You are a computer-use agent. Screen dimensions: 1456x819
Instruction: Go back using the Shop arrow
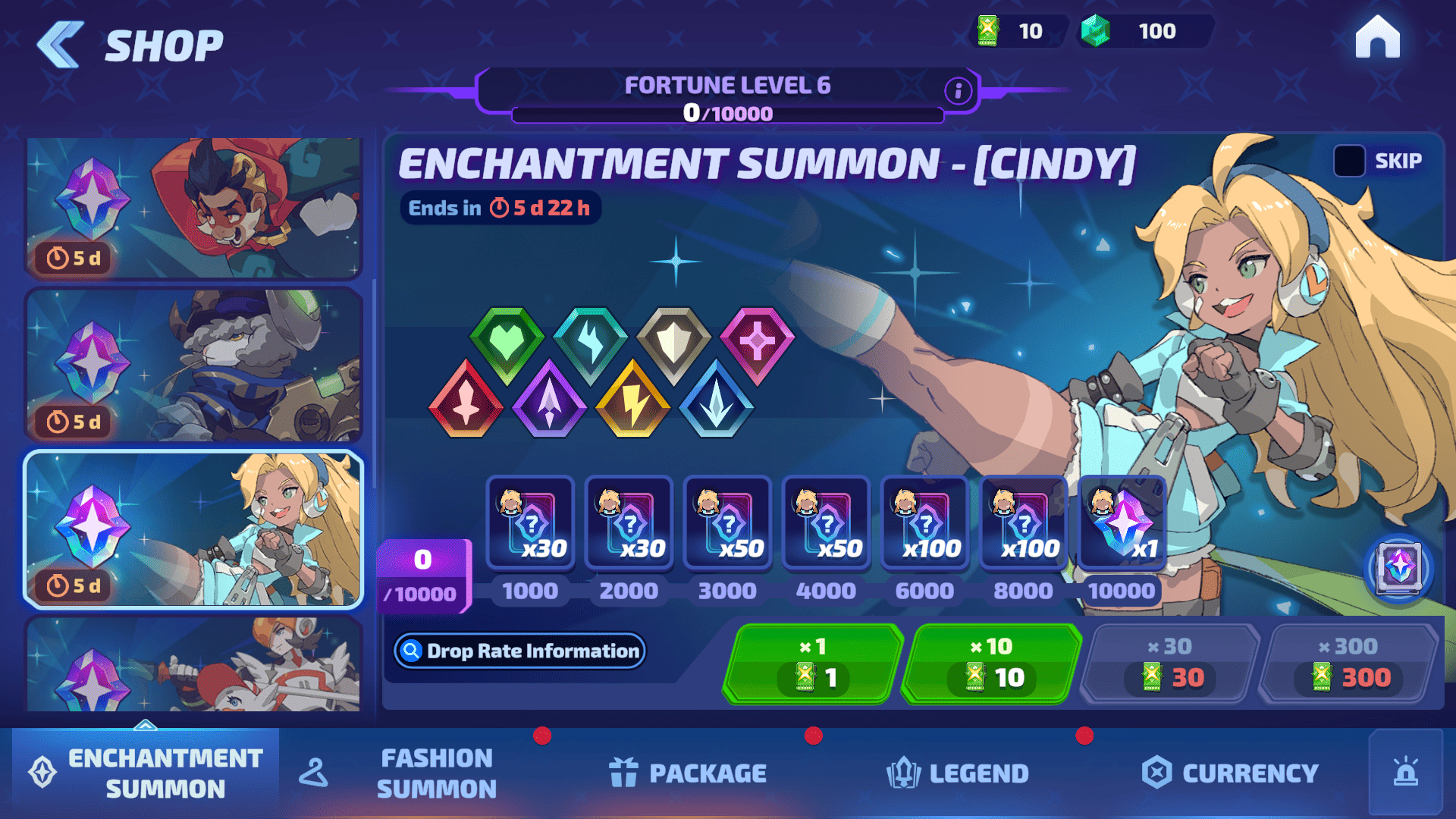pyautogui.click(x=61, y=45)
